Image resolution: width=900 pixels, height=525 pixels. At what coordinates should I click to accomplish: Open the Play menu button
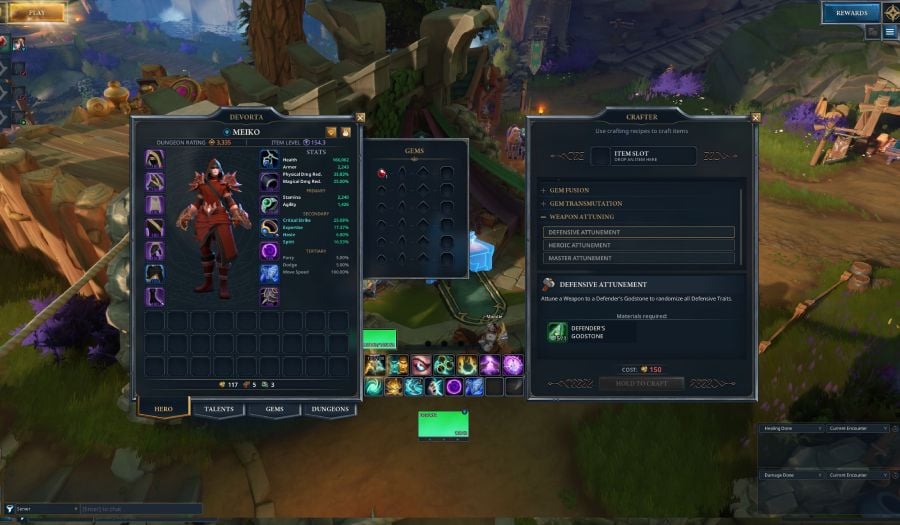(x=37, y=12)
